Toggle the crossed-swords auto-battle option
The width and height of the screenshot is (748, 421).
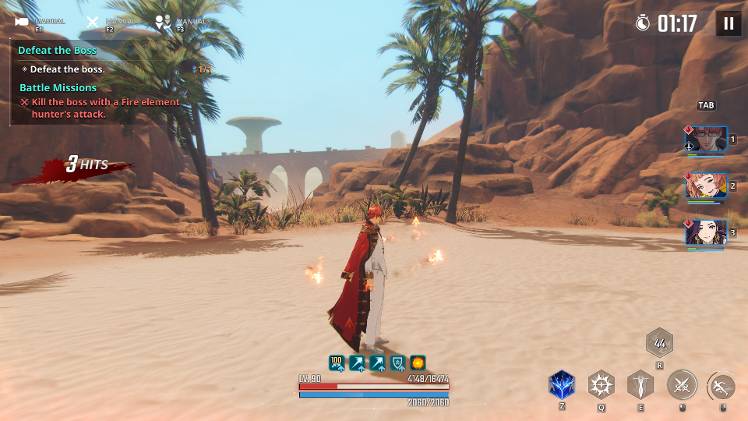click(93, 21)
